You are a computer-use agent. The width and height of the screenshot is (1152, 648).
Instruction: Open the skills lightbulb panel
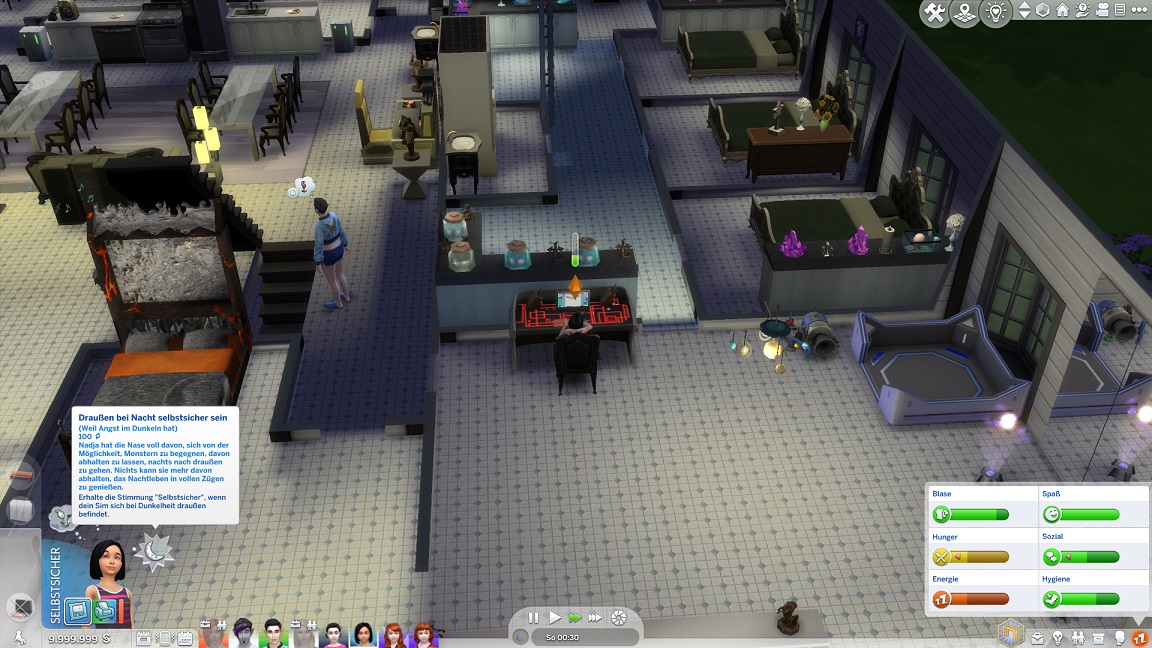coord(1057,637)
